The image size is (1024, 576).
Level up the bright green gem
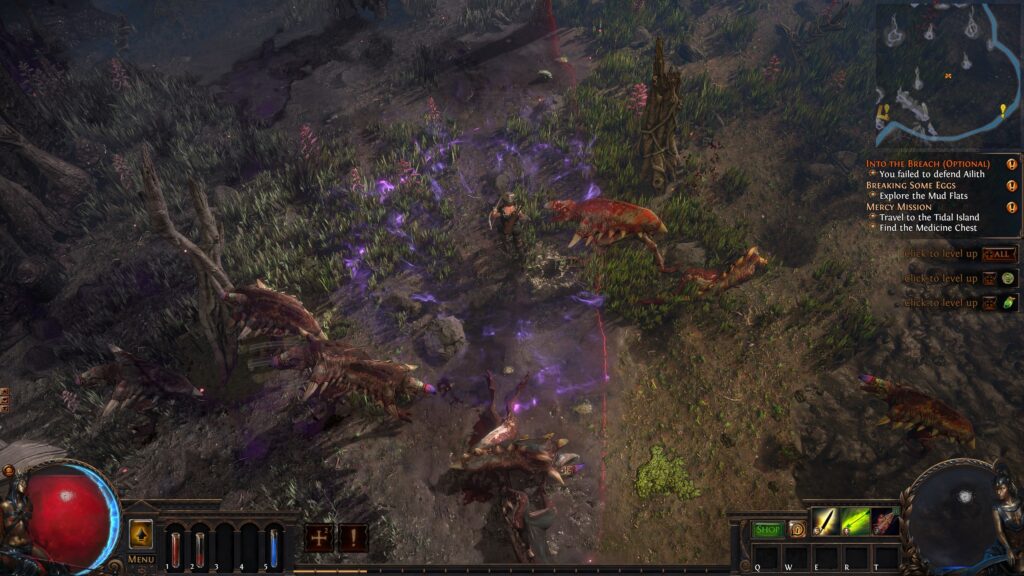1008,303
